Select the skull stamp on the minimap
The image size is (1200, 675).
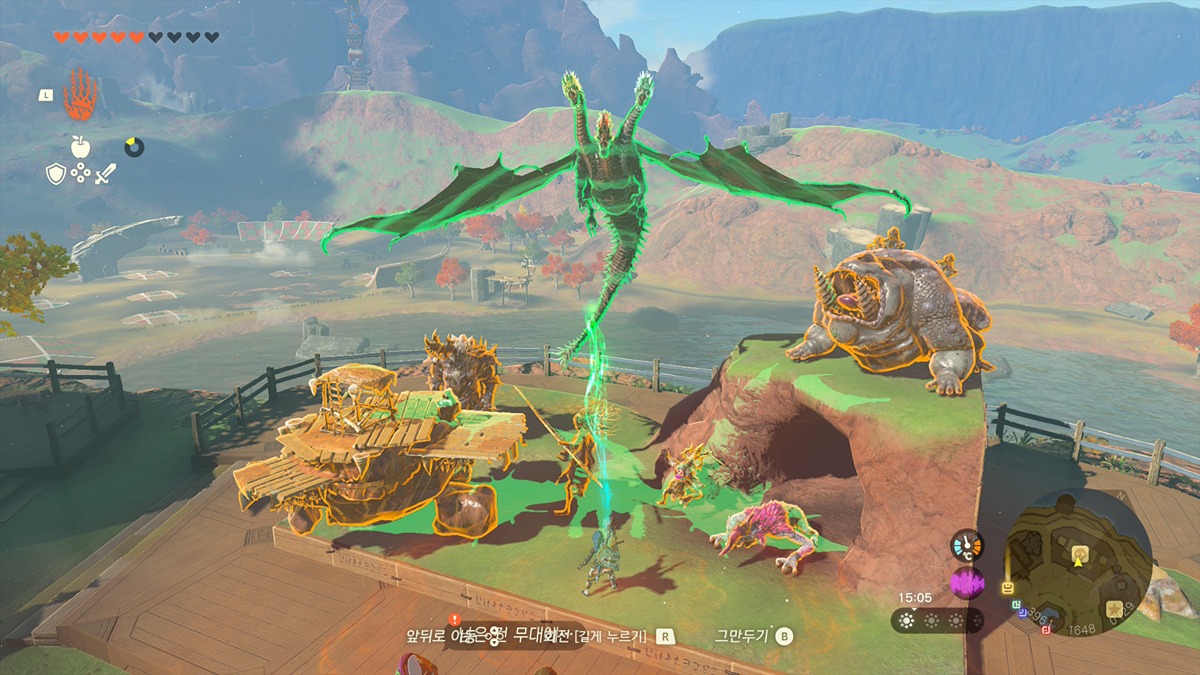(x=1079, y=552)
